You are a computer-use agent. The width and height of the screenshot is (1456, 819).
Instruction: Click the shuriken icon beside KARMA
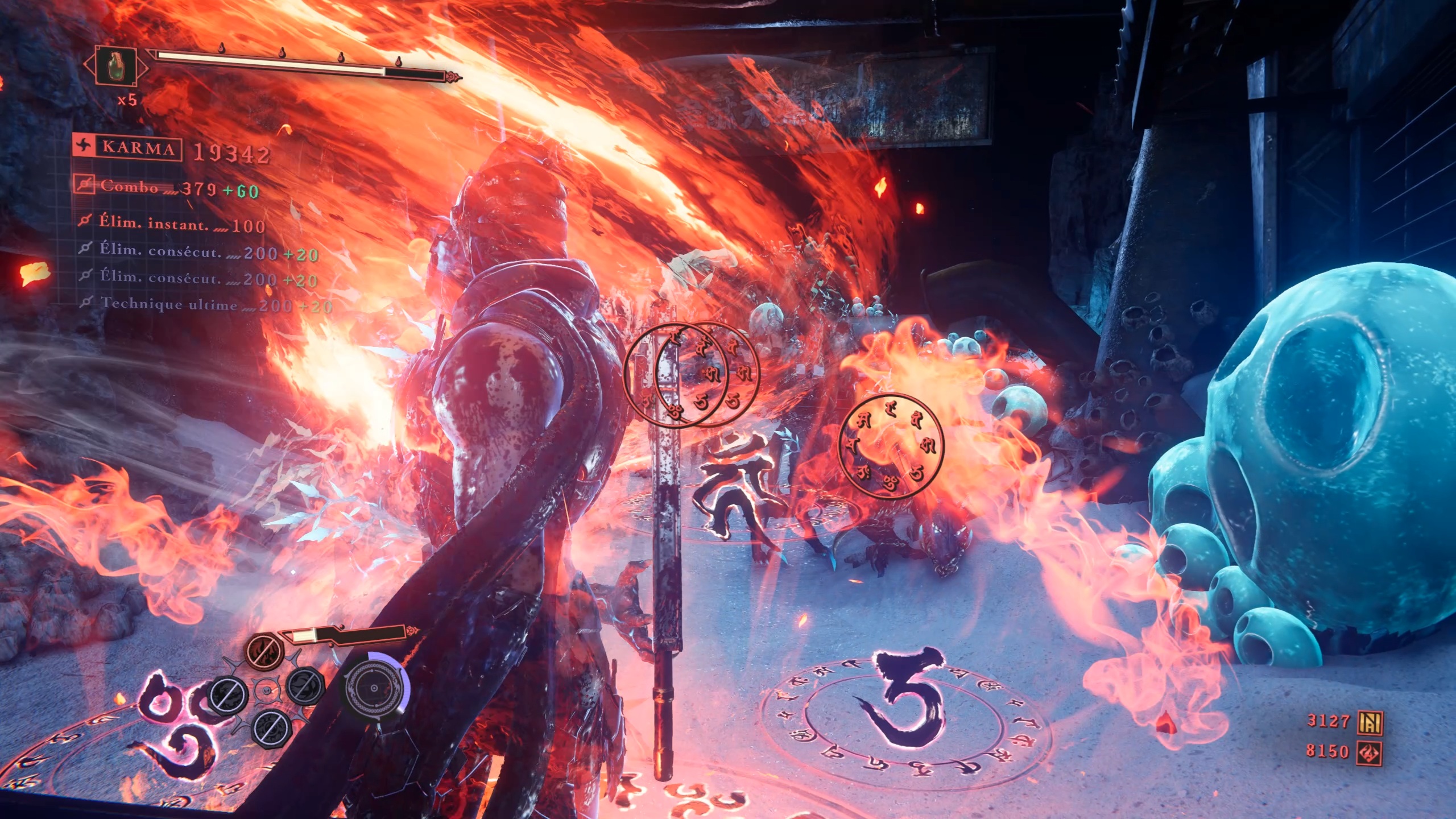click(x=84, y=148)
